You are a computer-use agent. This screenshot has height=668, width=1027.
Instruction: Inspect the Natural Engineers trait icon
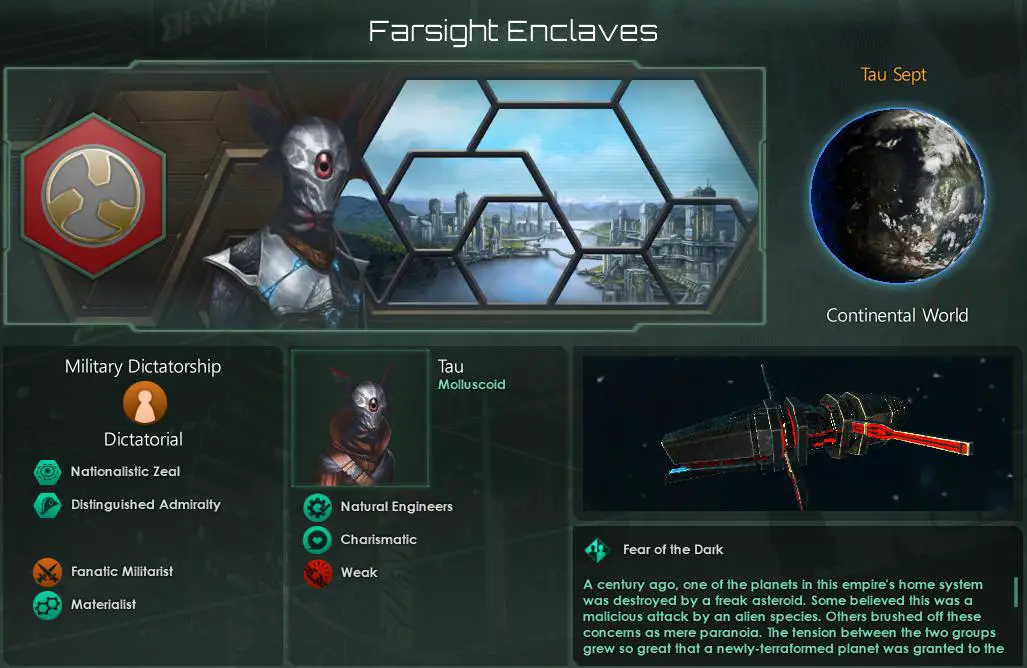pyautogui.click(x=317, y=507)
